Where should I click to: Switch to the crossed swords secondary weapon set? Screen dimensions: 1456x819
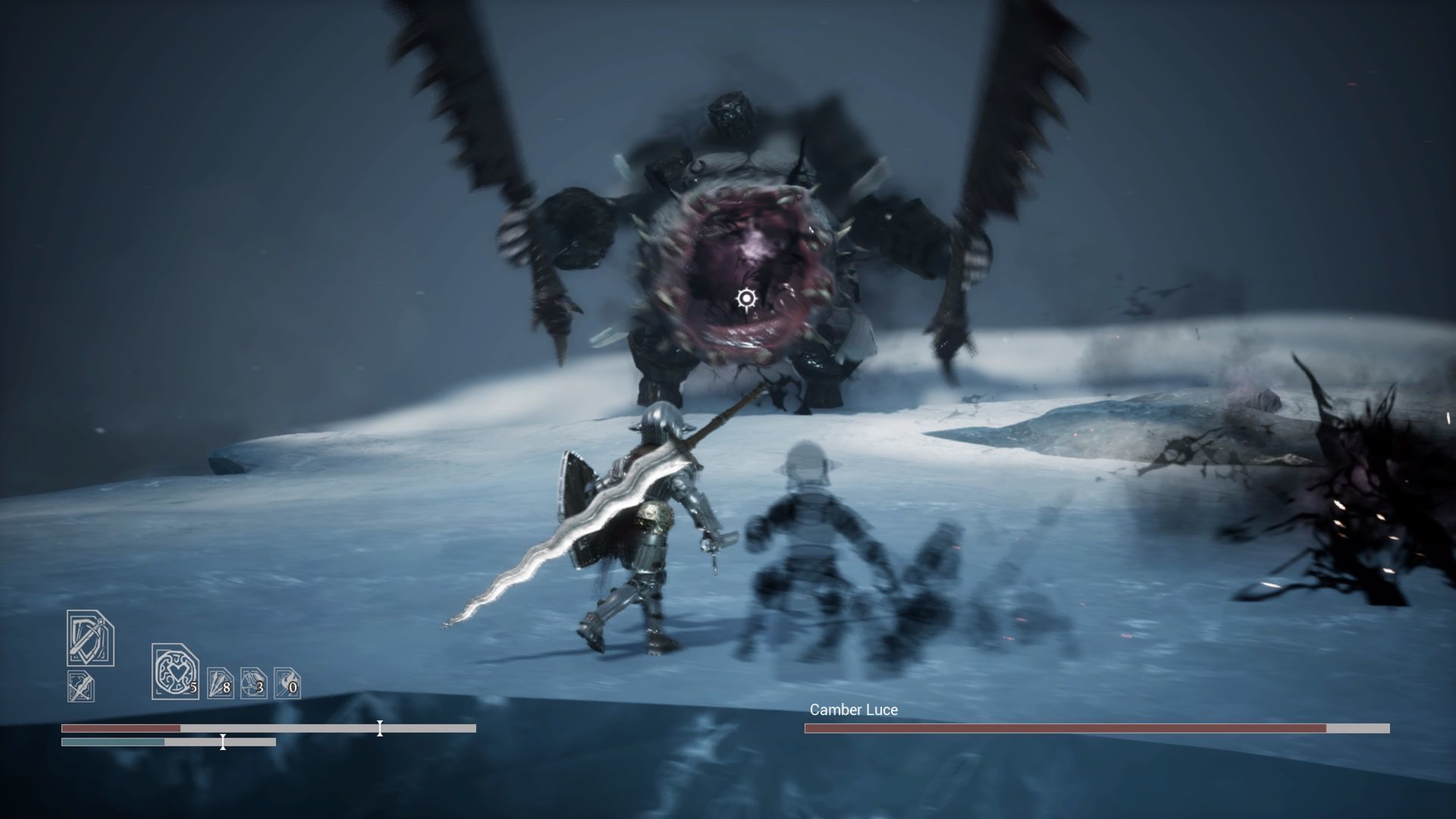coord(81,686)
